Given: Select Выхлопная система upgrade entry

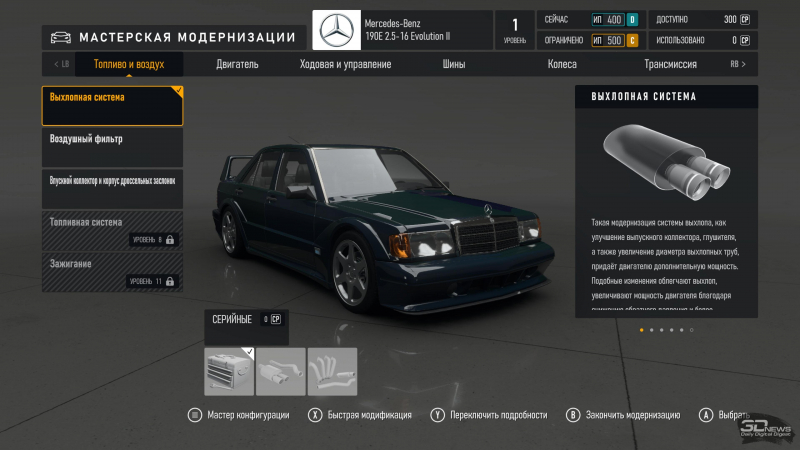Looking at the screenshot, I should coord(112,106).
